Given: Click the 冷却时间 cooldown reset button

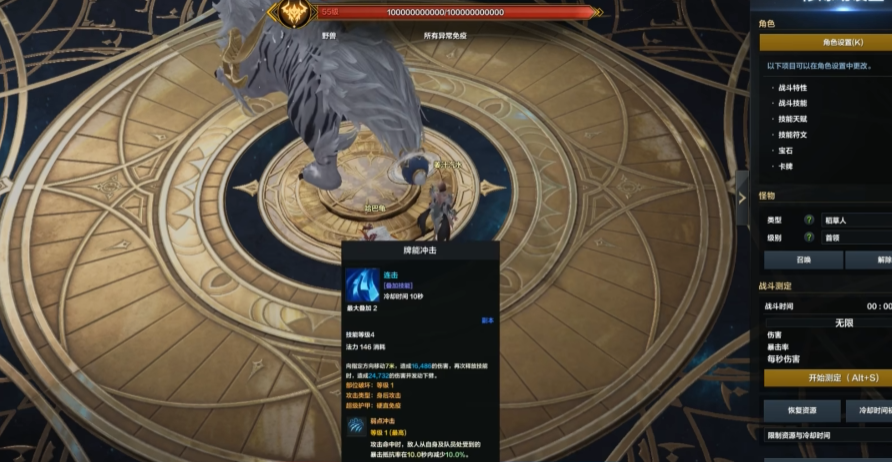Looking at the screenshot, I should click(869, 411).
